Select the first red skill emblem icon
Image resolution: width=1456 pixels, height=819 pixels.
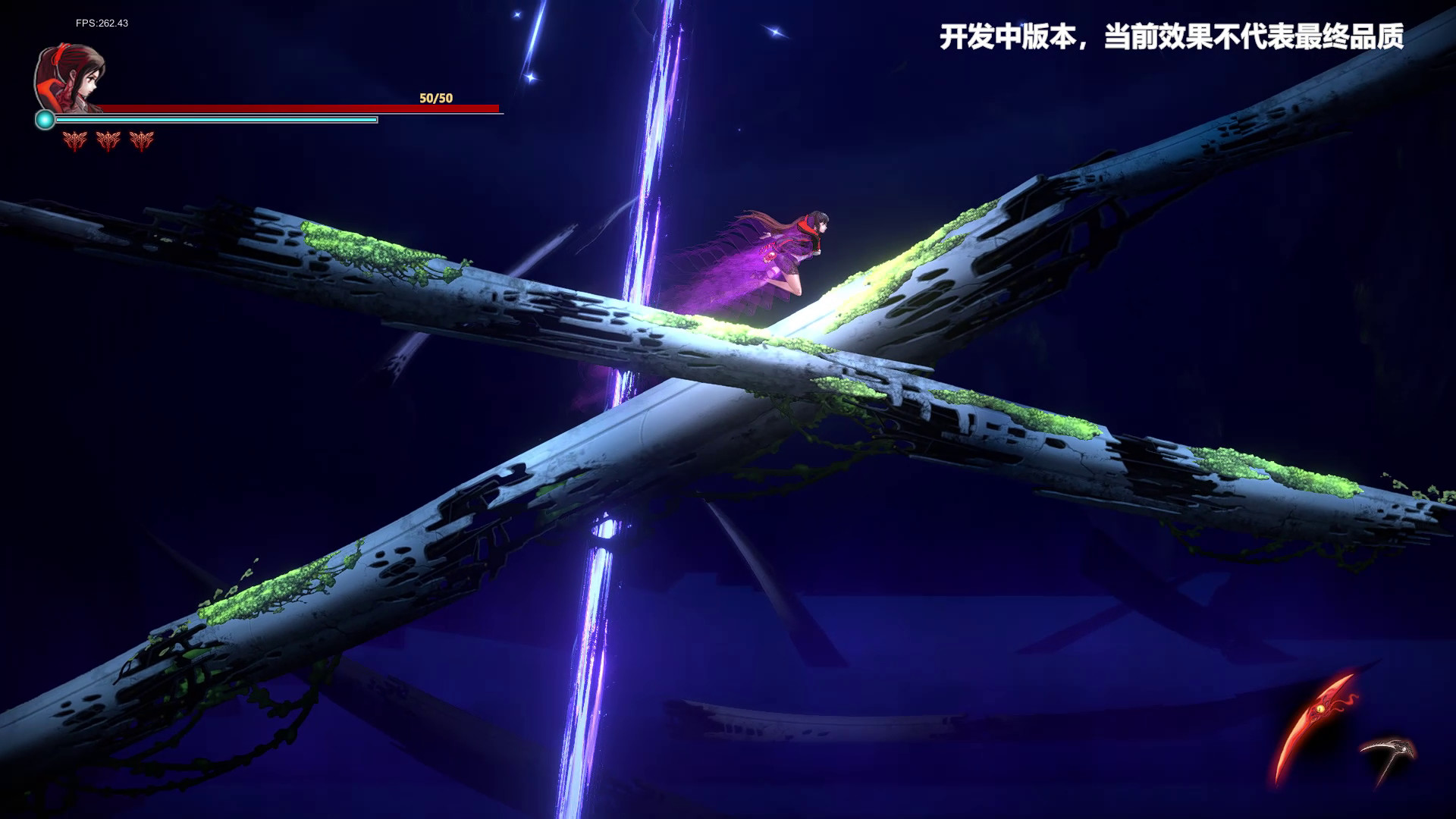[74, 140]
